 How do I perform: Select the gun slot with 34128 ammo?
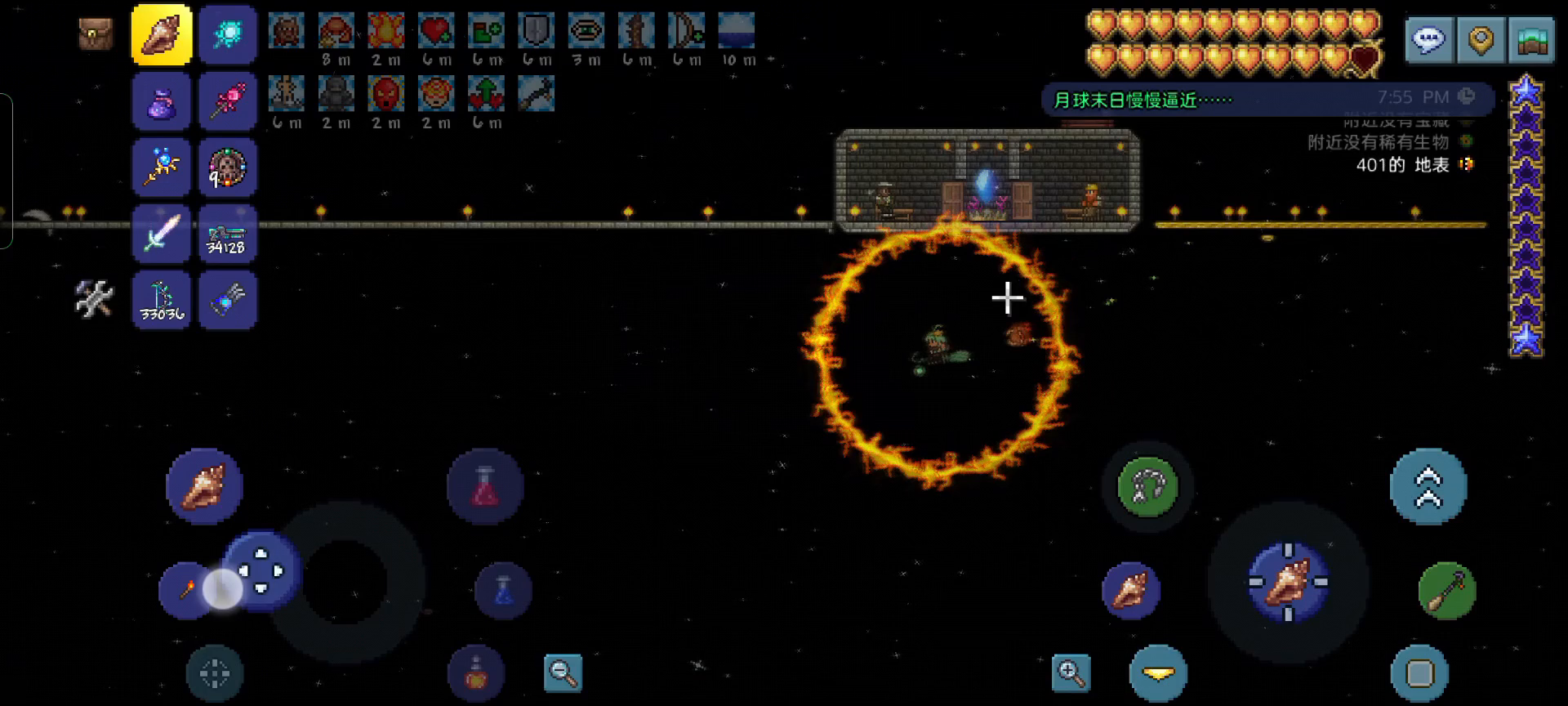pos(227,234)
